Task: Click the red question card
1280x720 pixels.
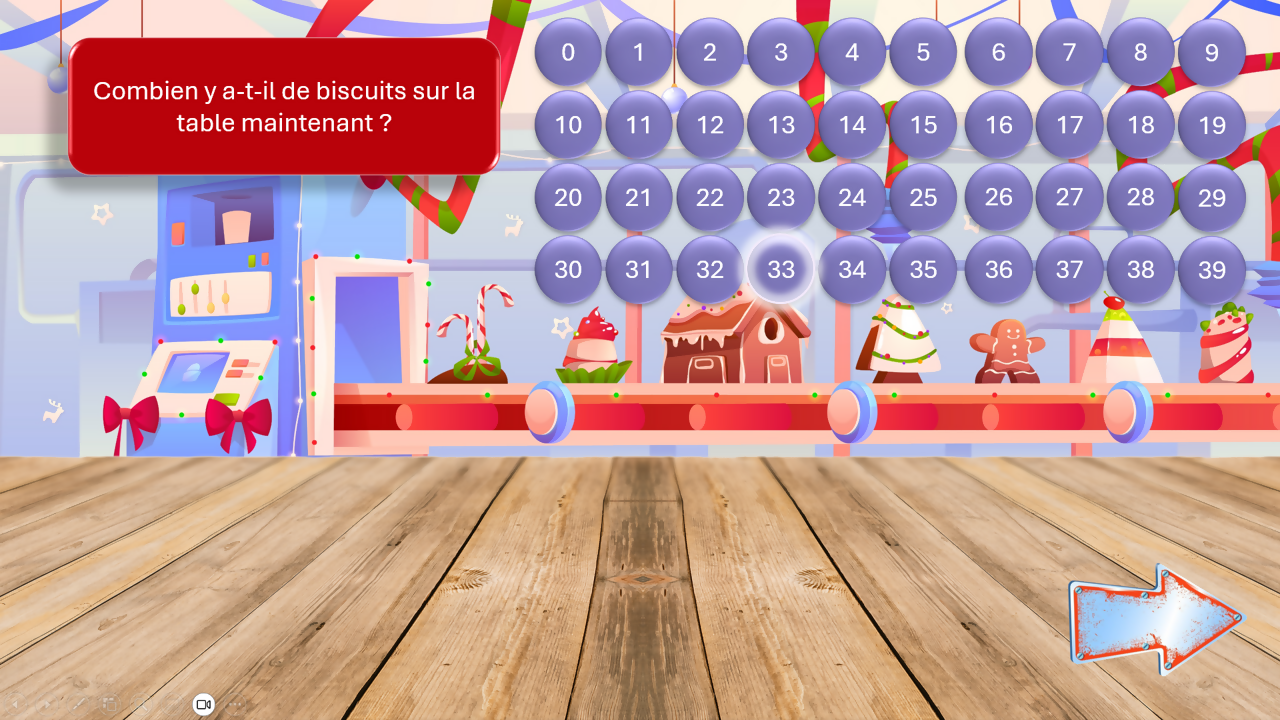Action: pyautogui.click(x=284, y=104)
